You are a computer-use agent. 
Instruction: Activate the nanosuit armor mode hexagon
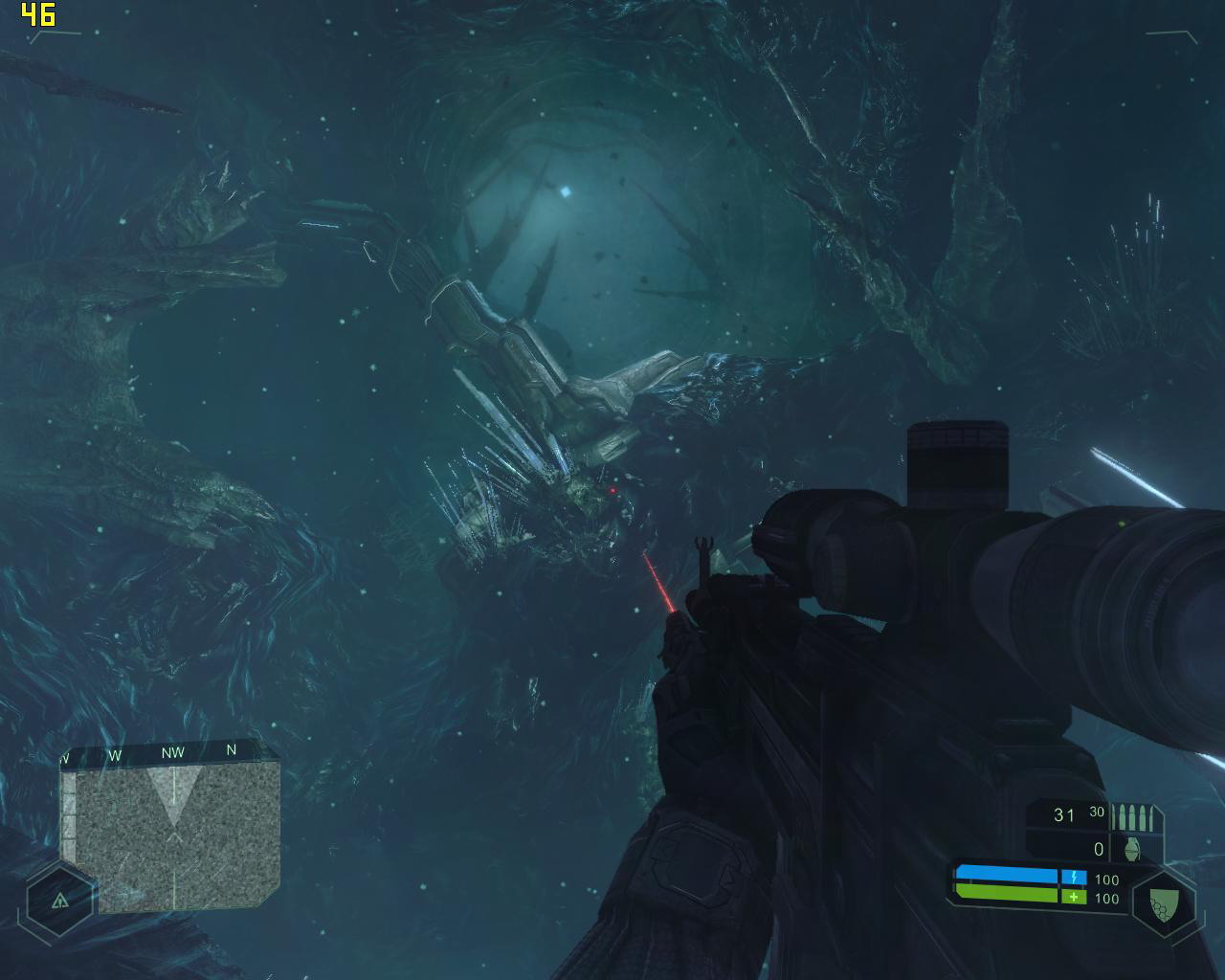pyautogui.click(x=1162, y=902)
